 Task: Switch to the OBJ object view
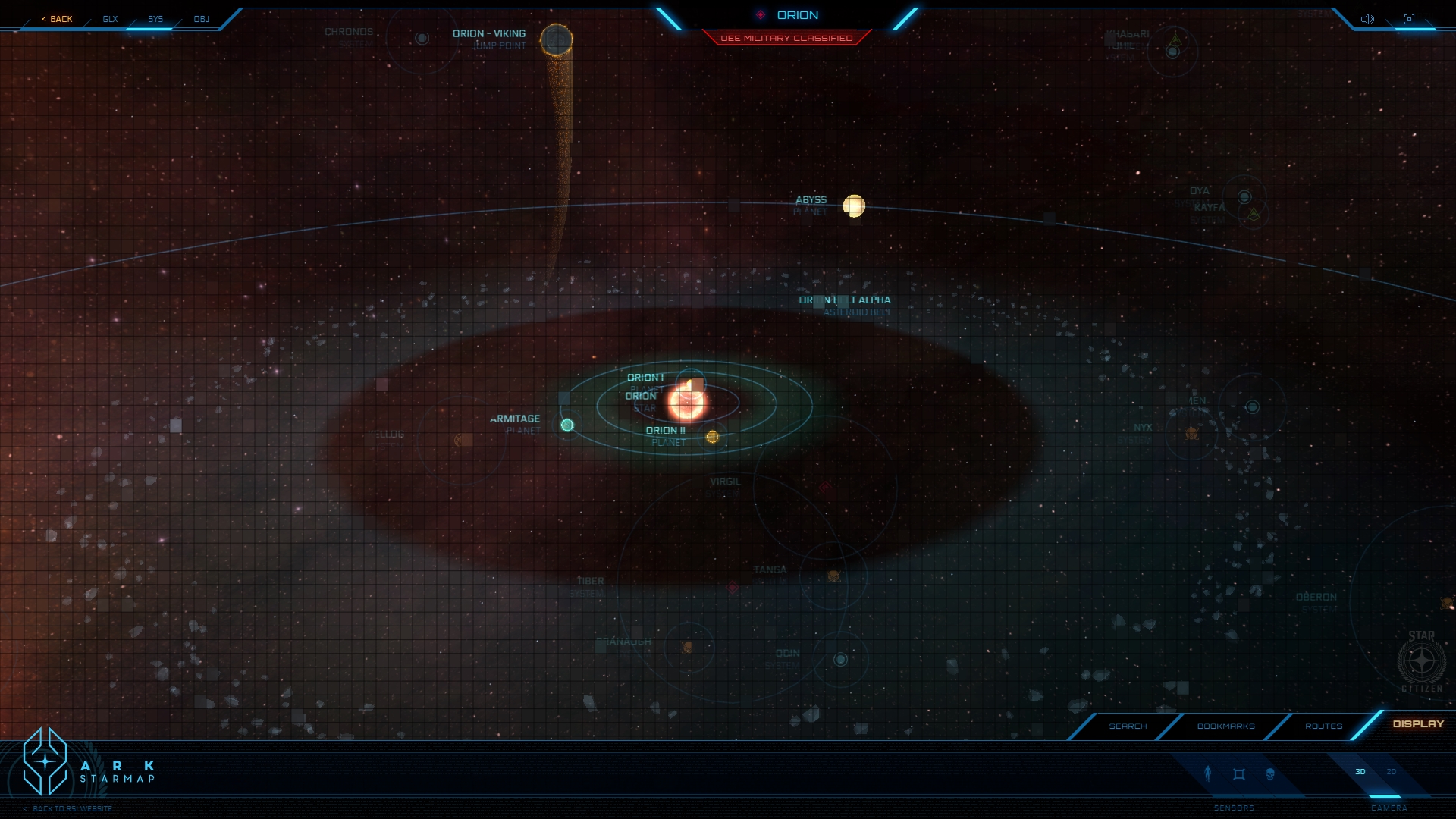[201, 19]
